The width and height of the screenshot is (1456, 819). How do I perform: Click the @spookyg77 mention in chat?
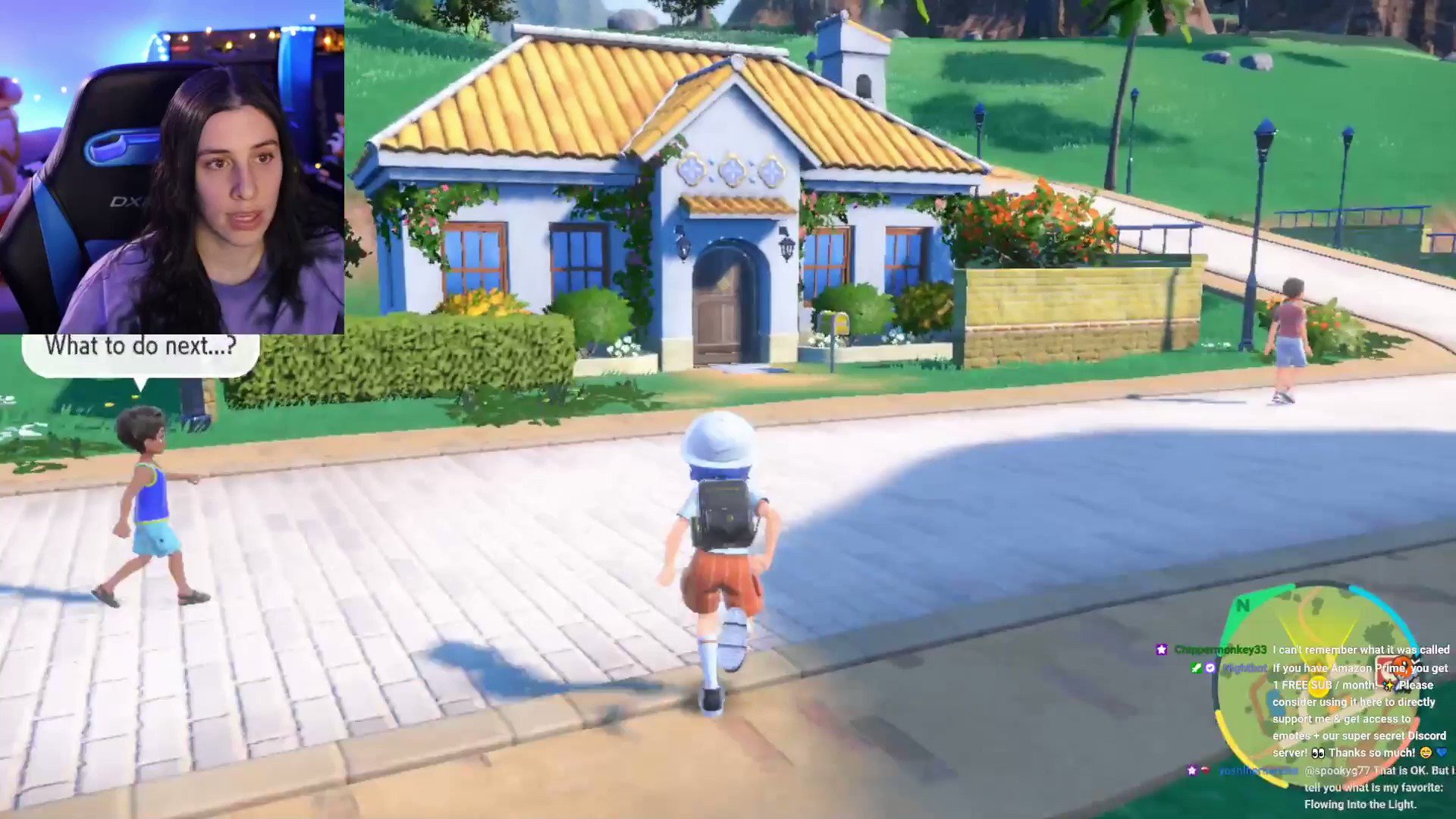(1337, 771)
